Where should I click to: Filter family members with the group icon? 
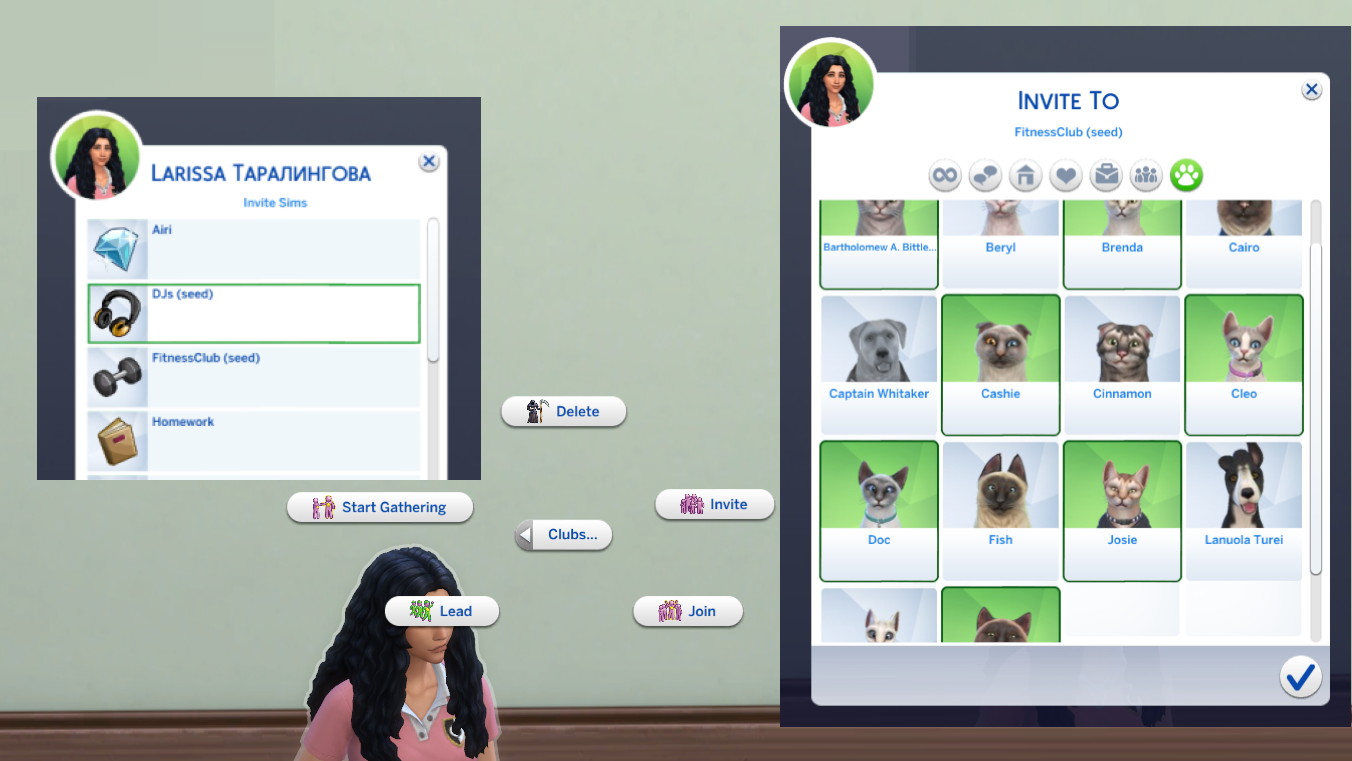[x=1145, y=175]
